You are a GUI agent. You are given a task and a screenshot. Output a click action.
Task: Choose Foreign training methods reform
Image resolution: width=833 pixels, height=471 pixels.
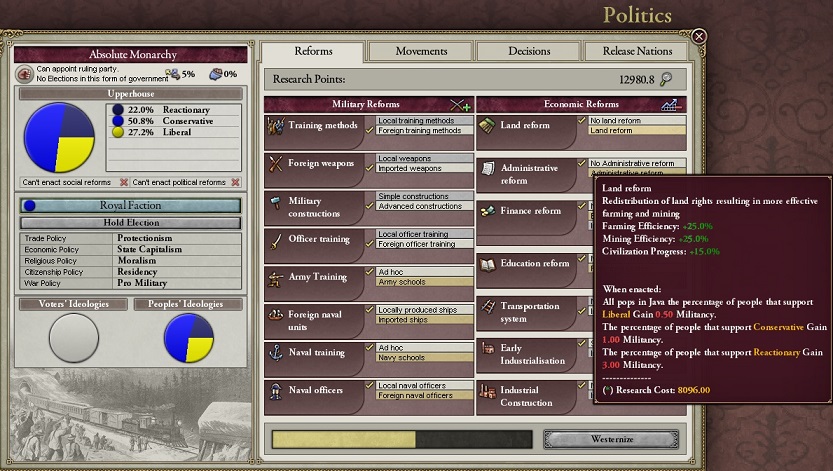click(x=424, y=131)
